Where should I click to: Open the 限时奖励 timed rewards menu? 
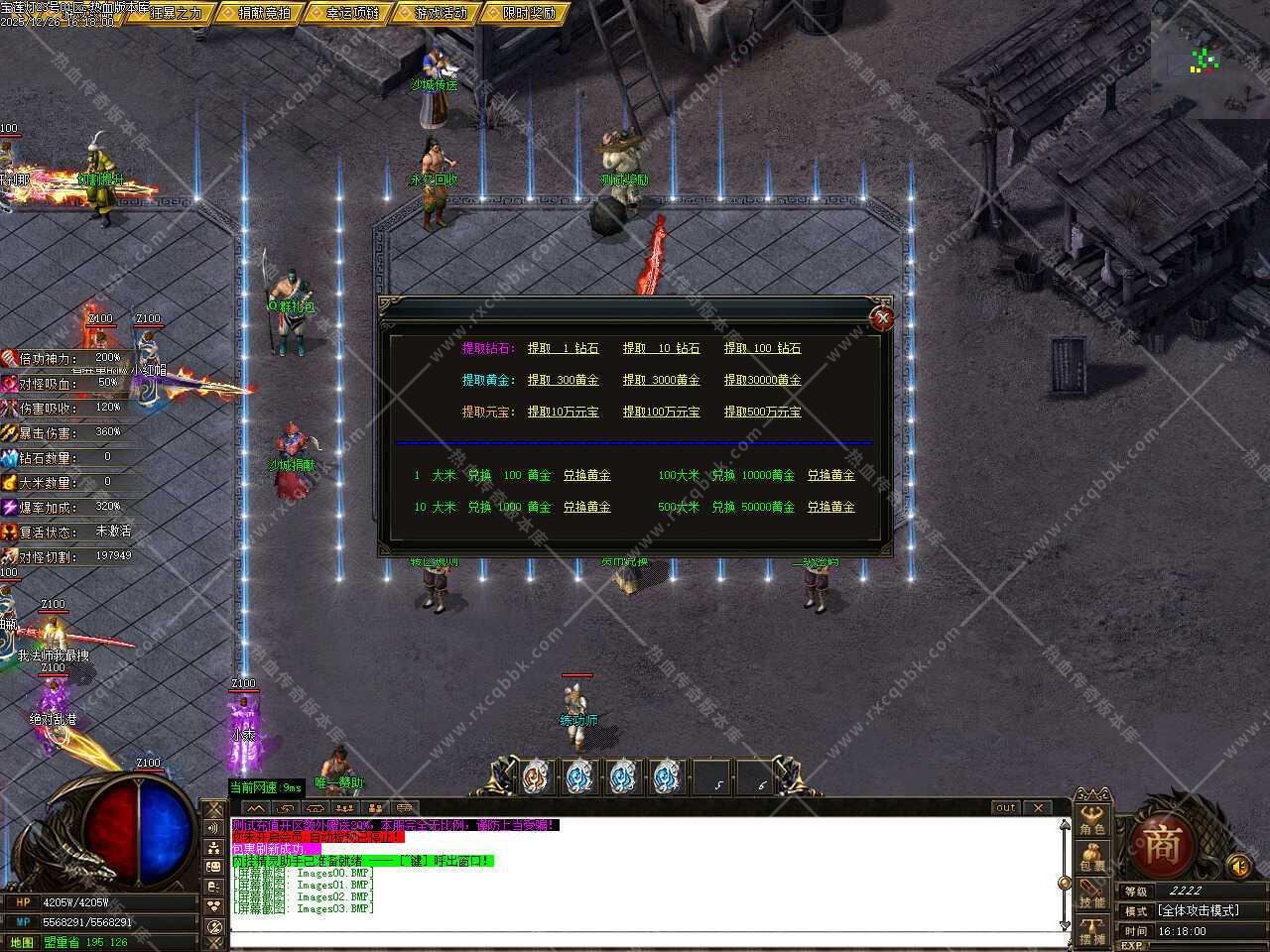point(523,13)
